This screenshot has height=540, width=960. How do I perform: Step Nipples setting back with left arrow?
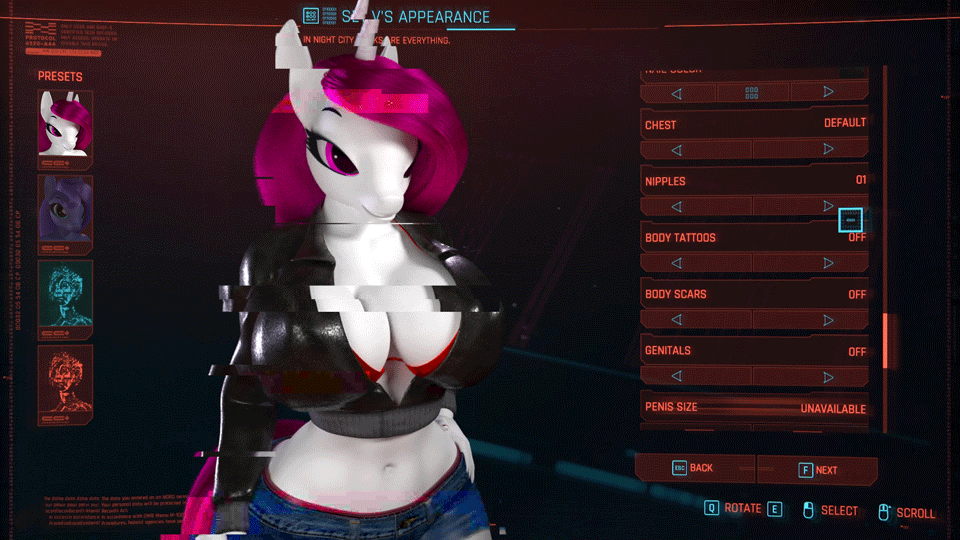pos(677,206)
